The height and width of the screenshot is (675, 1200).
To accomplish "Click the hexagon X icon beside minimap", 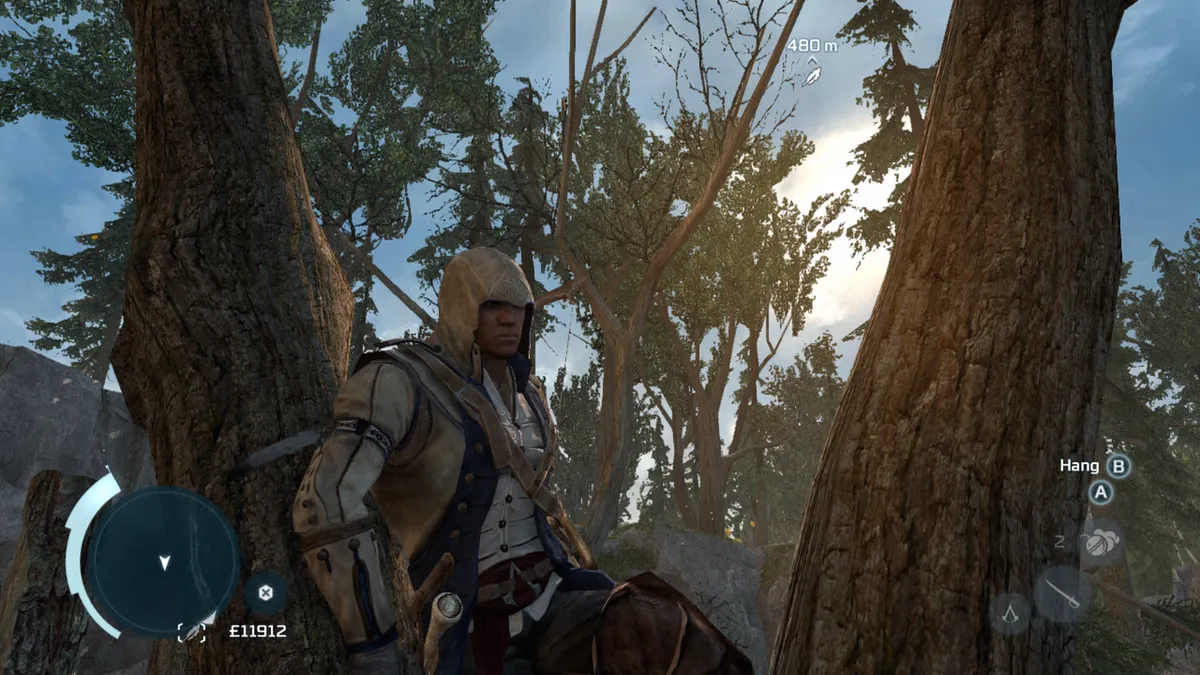I will tap(265, 592).
